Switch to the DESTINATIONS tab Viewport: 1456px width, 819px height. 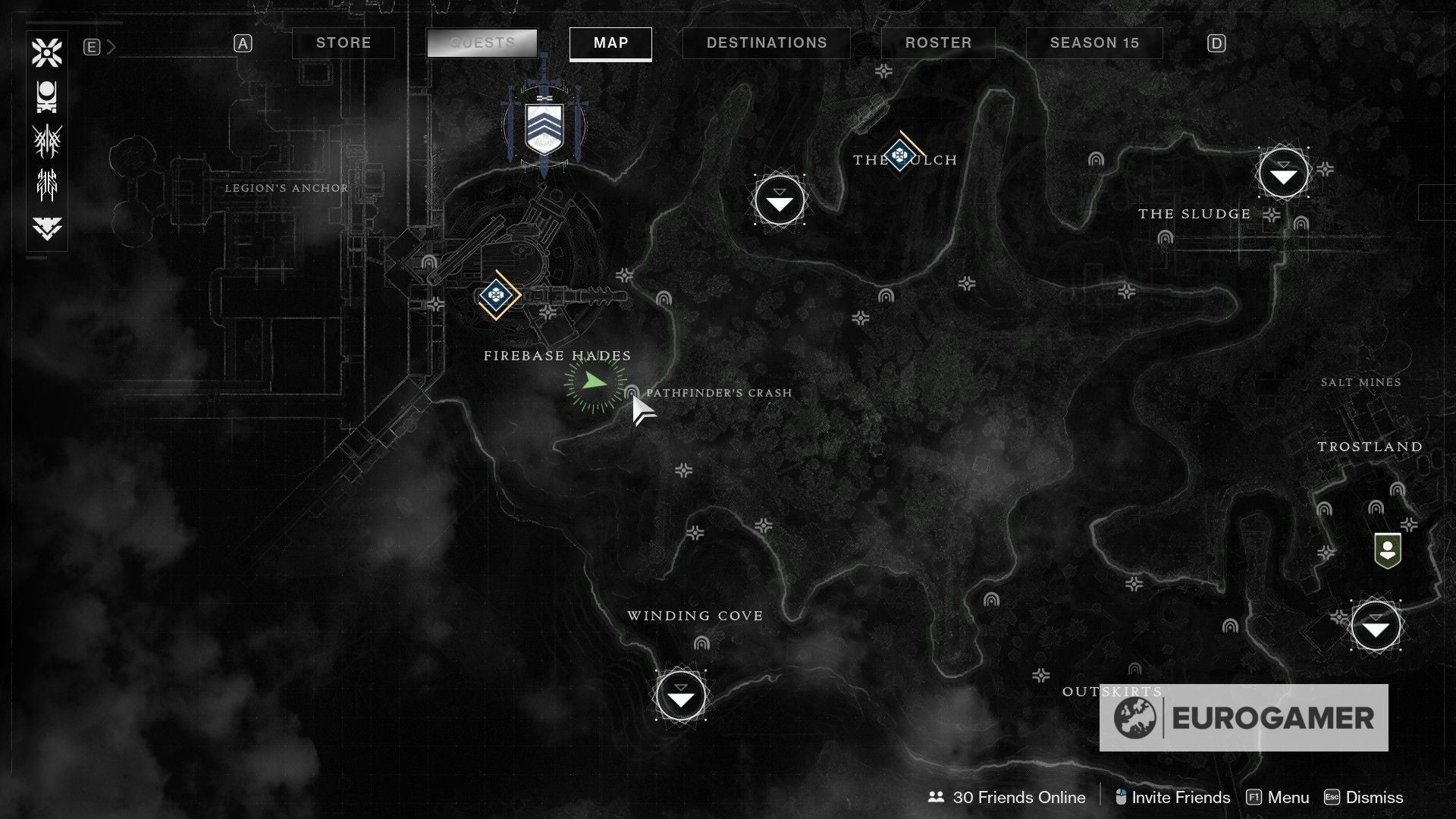coord(766,43)
